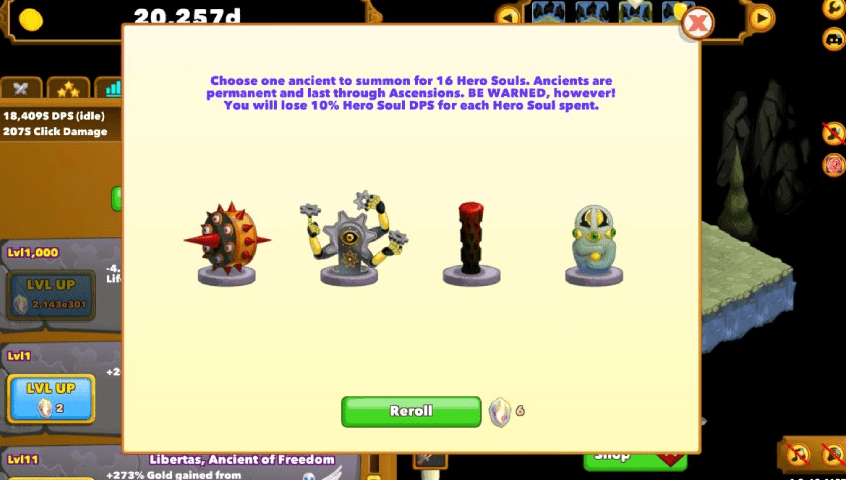The width and height of the screenshot is (846, 480).
Task: Select the red-capped dark pillar ancient
Action: coord(471,245)
